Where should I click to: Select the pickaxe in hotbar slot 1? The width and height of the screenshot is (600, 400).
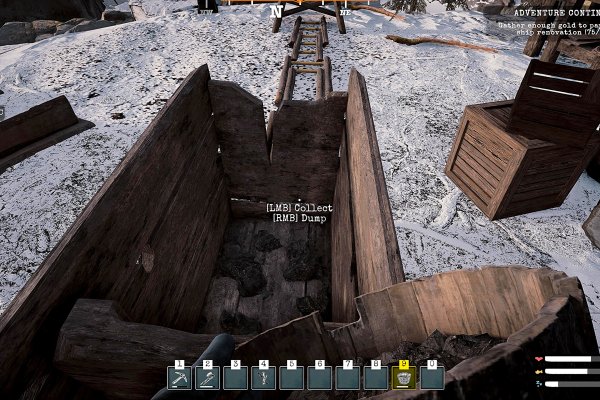pos(180,378)
